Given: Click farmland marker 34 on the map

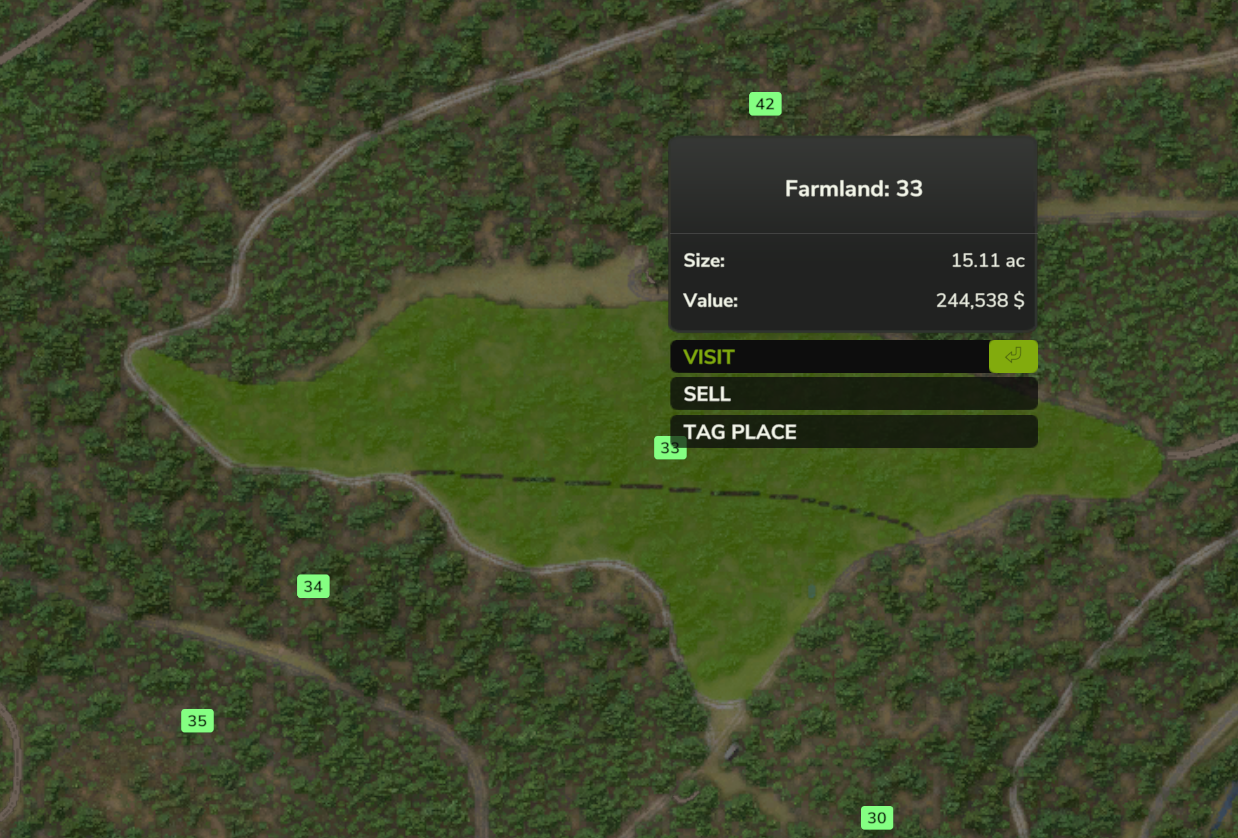Looking at the screenshot, I should tap(313, 587).
